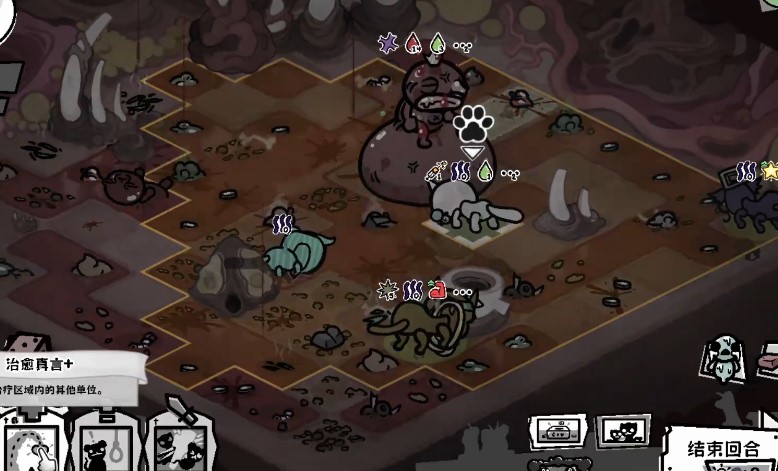Screen dimensions: 778x471
Task: Choose the cat and noose ability card
Action: tap(106, 446)
